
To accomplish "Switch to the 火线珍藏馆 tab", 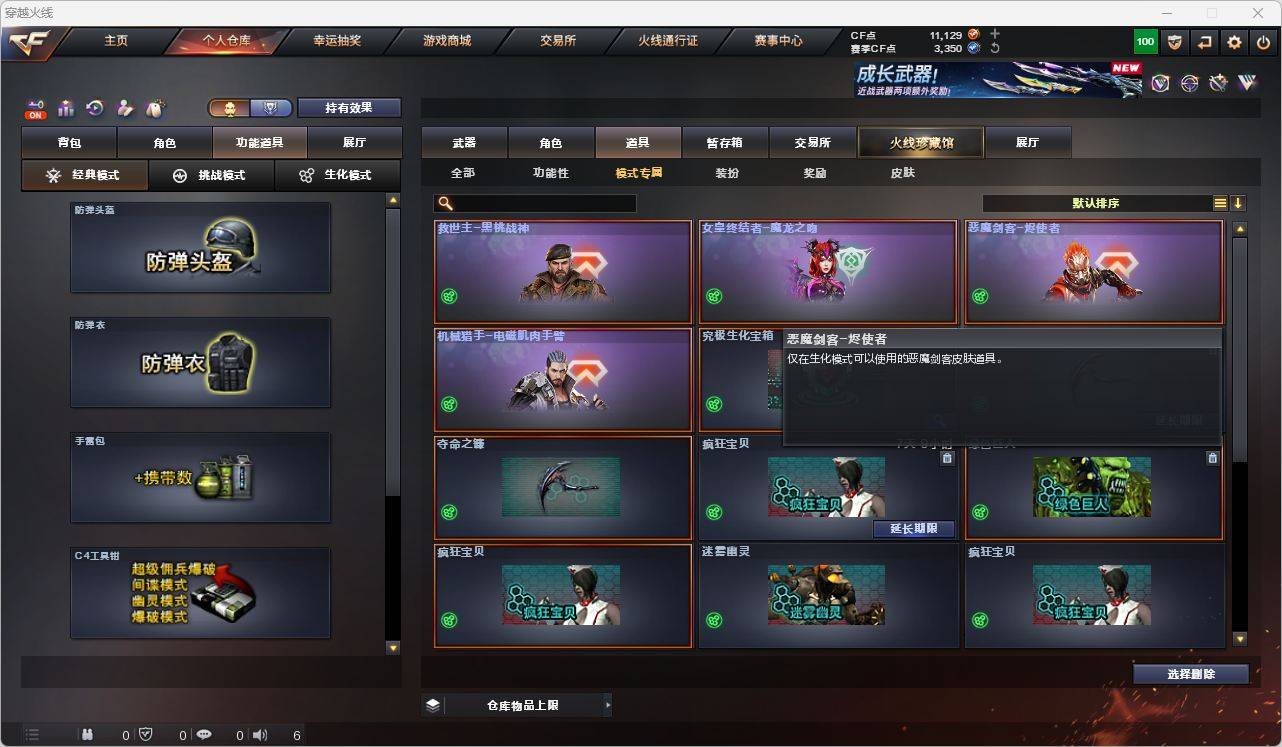I will pos(919,142).
